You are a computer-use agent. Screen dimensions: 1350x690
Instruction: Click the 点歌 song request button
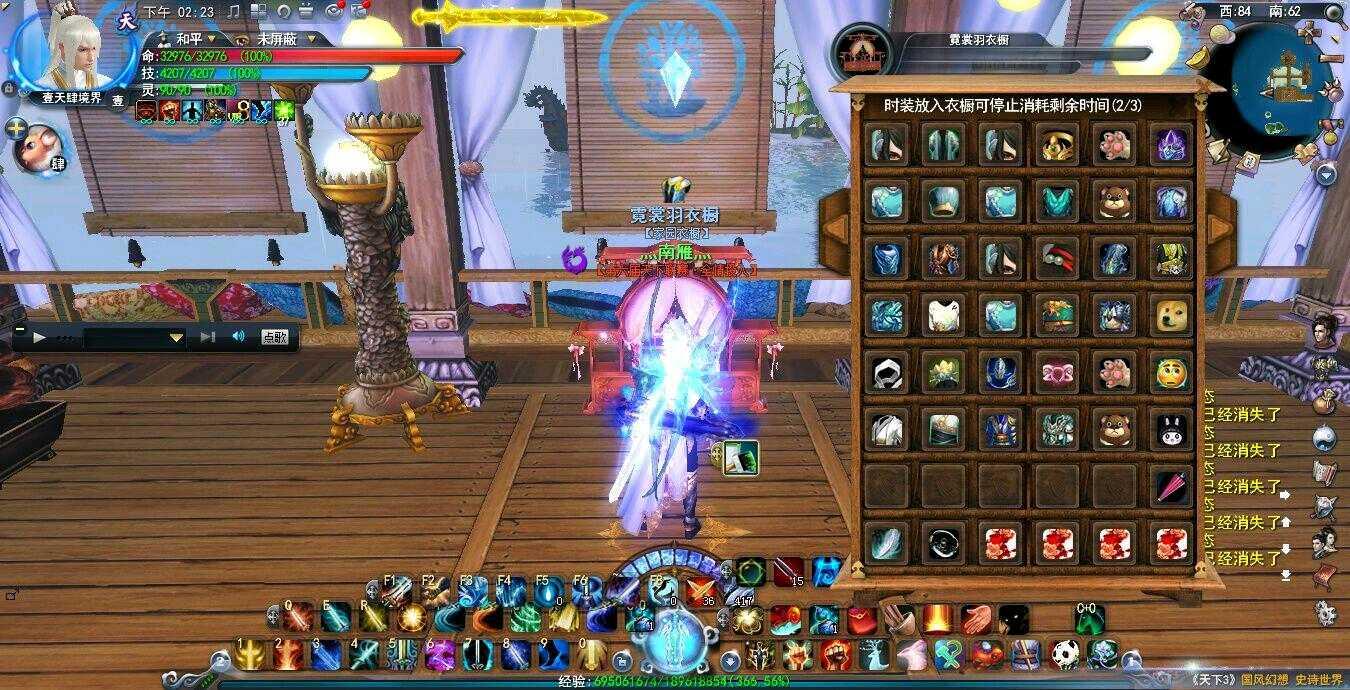pos(275,337)
